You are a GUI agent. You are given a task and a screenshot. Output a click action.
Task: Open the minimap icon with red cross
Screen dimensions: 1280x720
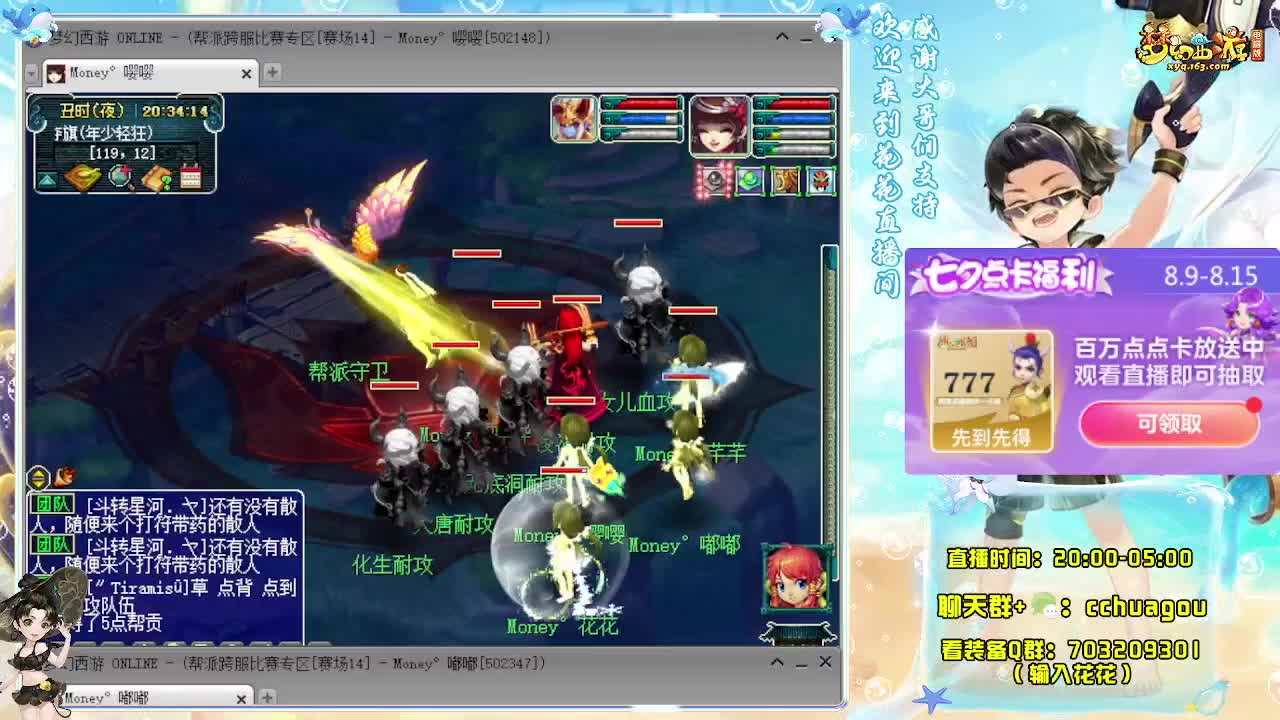pos(118,177)
